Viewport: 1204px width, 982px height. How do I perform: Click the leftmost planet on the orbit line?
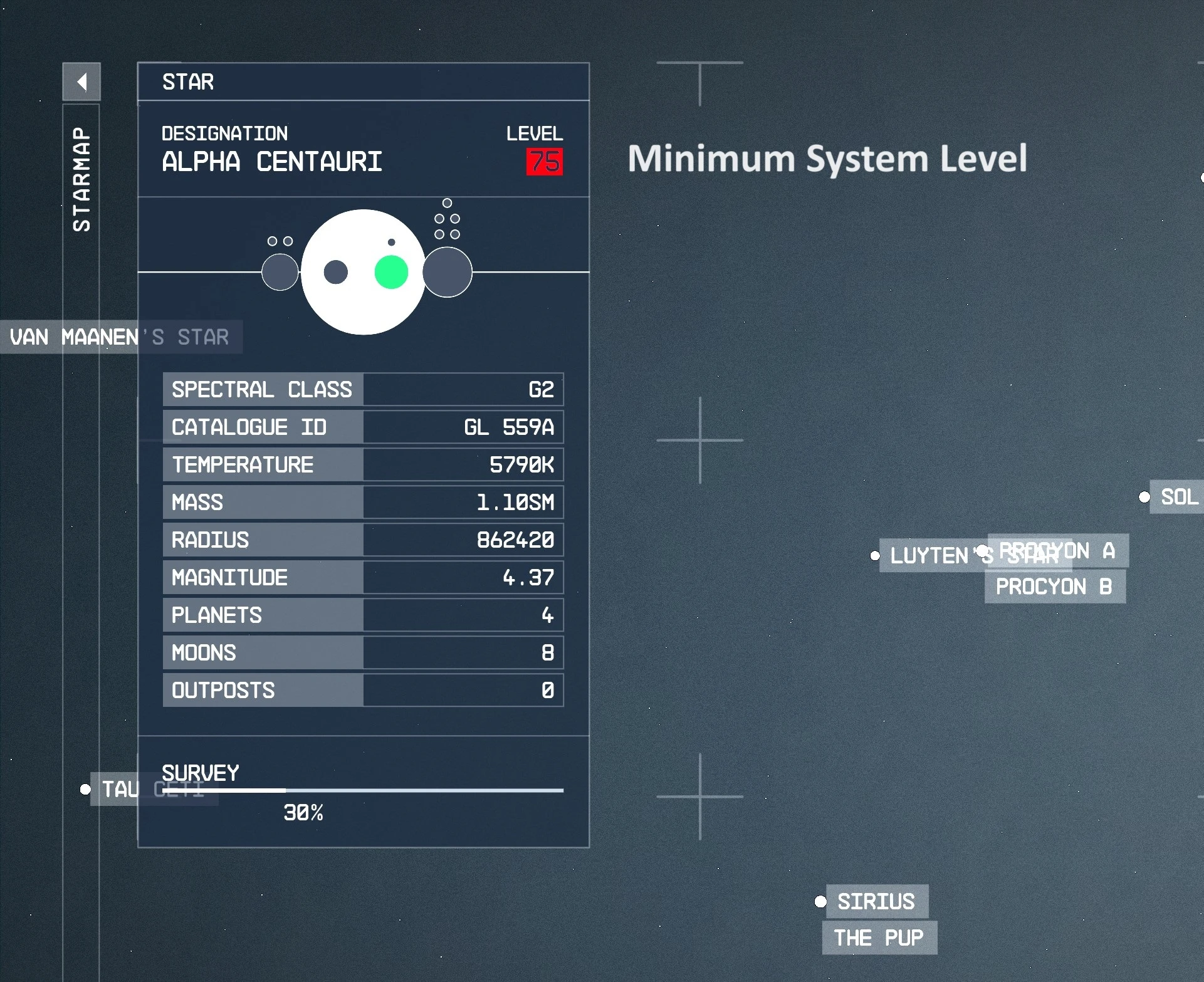(x=279, y=271)
